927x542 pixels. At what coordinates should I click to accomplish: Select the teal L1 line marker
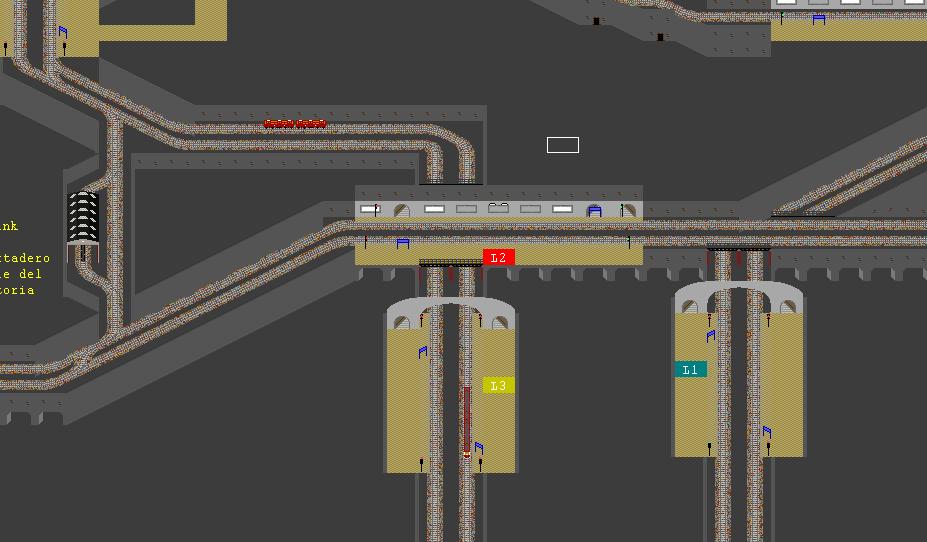(x=690, y=370)
